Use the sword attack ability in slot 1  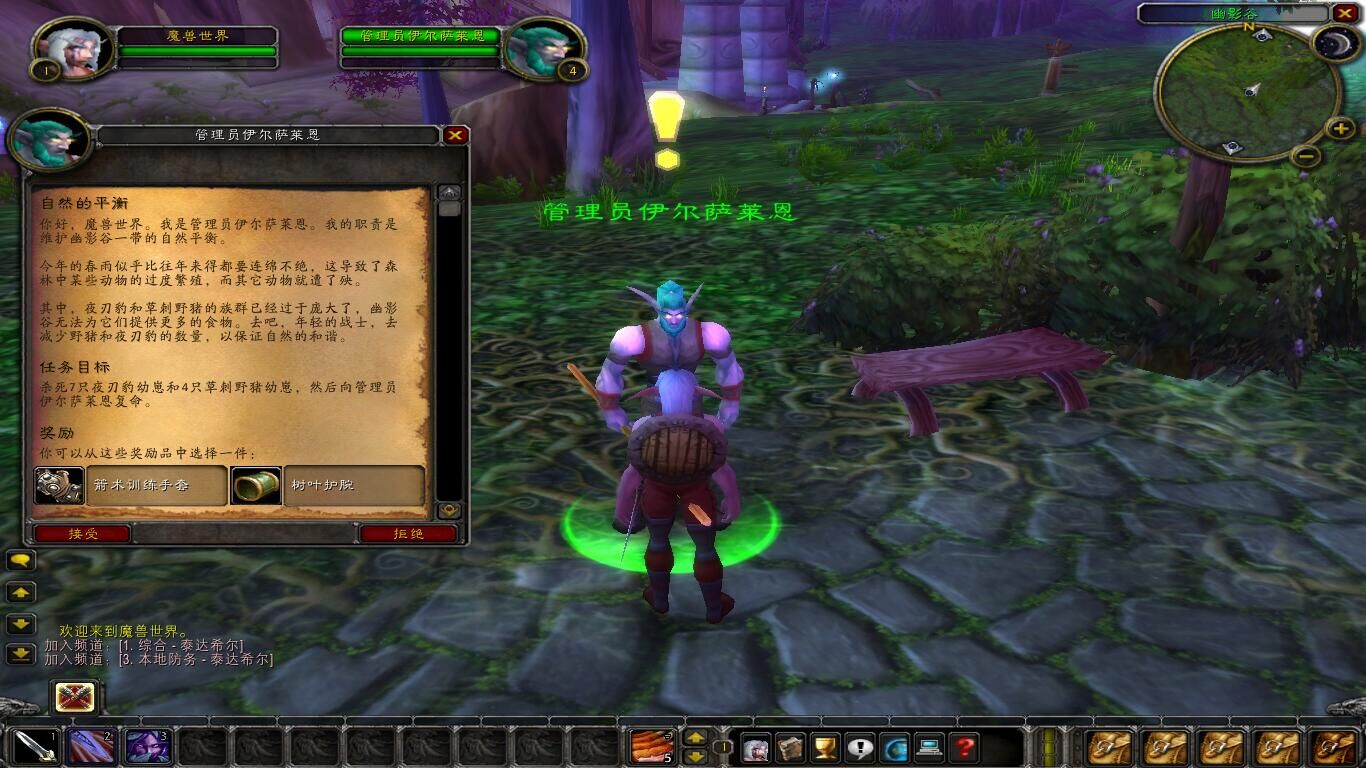[35, 745]
